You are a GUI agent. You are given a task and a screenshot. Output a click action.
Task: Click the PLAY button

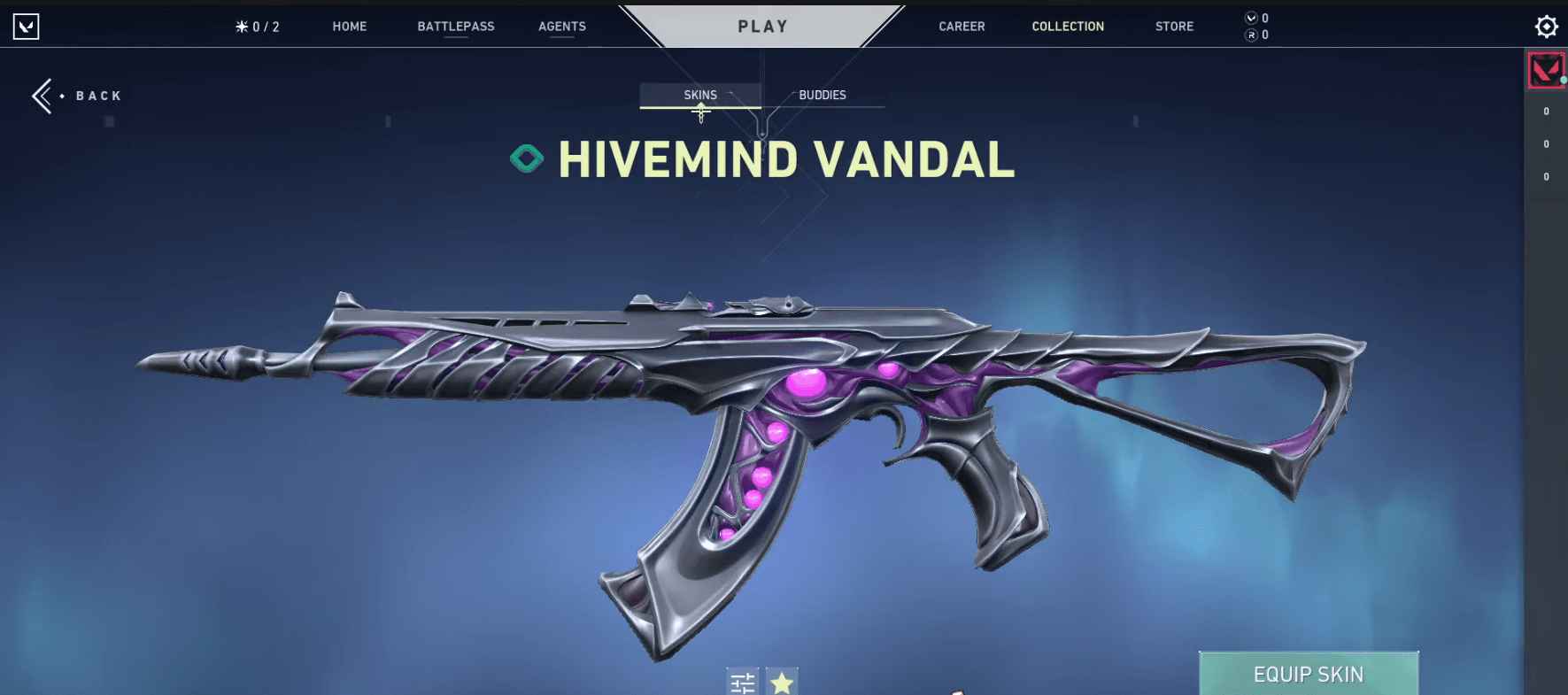tap(762, 27)
